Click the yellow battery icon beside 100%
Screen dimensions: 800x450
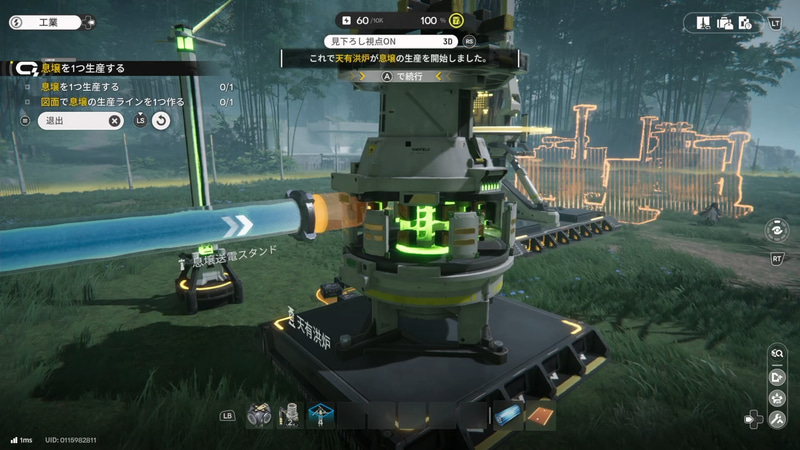(456, 20)
